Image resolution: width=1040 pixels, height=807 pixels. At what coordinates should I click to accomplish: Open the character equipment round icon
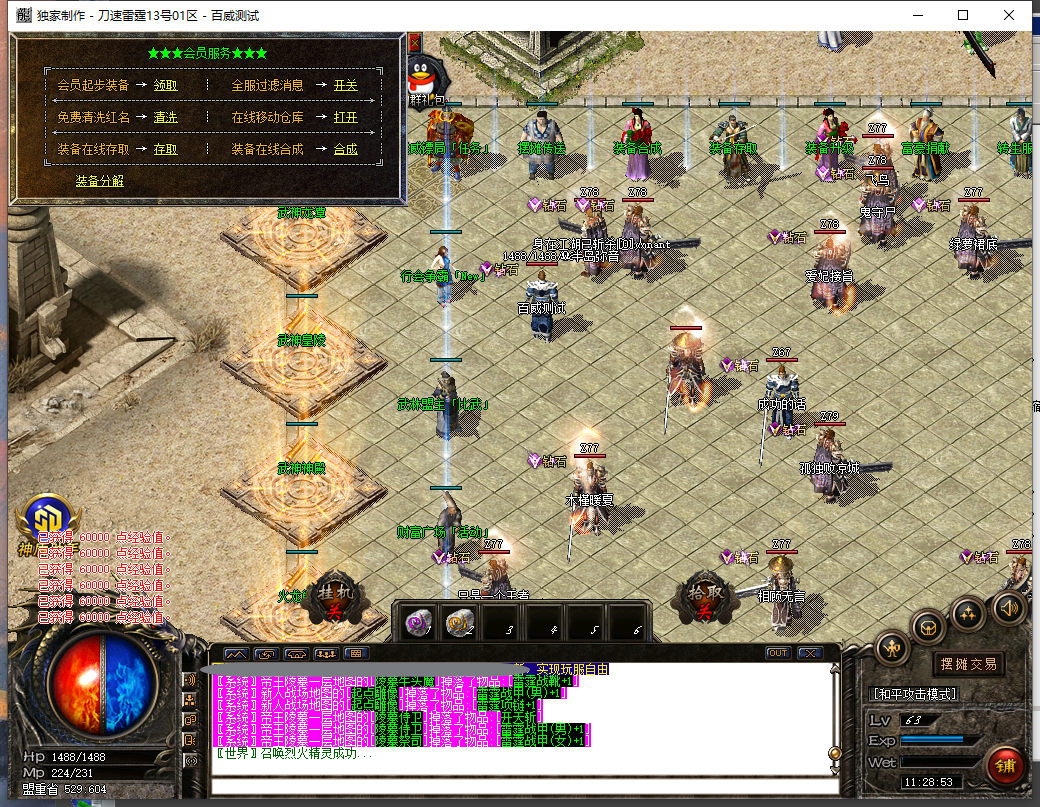pos(892,648)
